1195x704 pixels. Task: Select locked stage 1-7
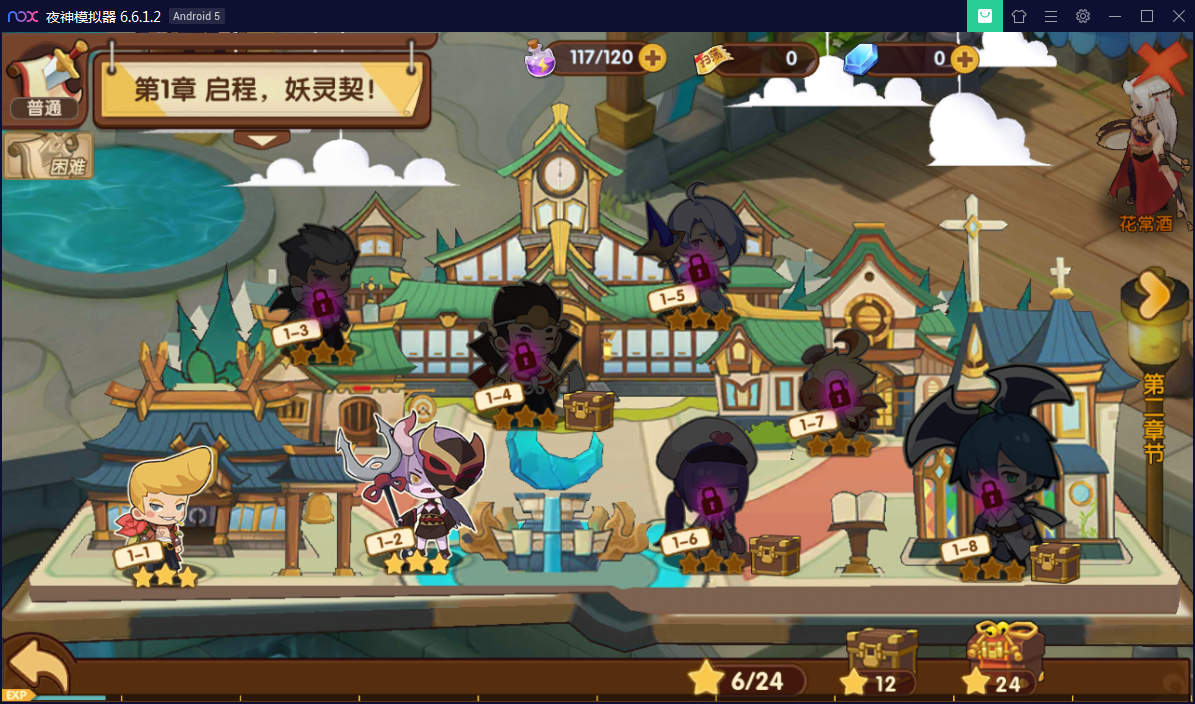click(838, 390)
